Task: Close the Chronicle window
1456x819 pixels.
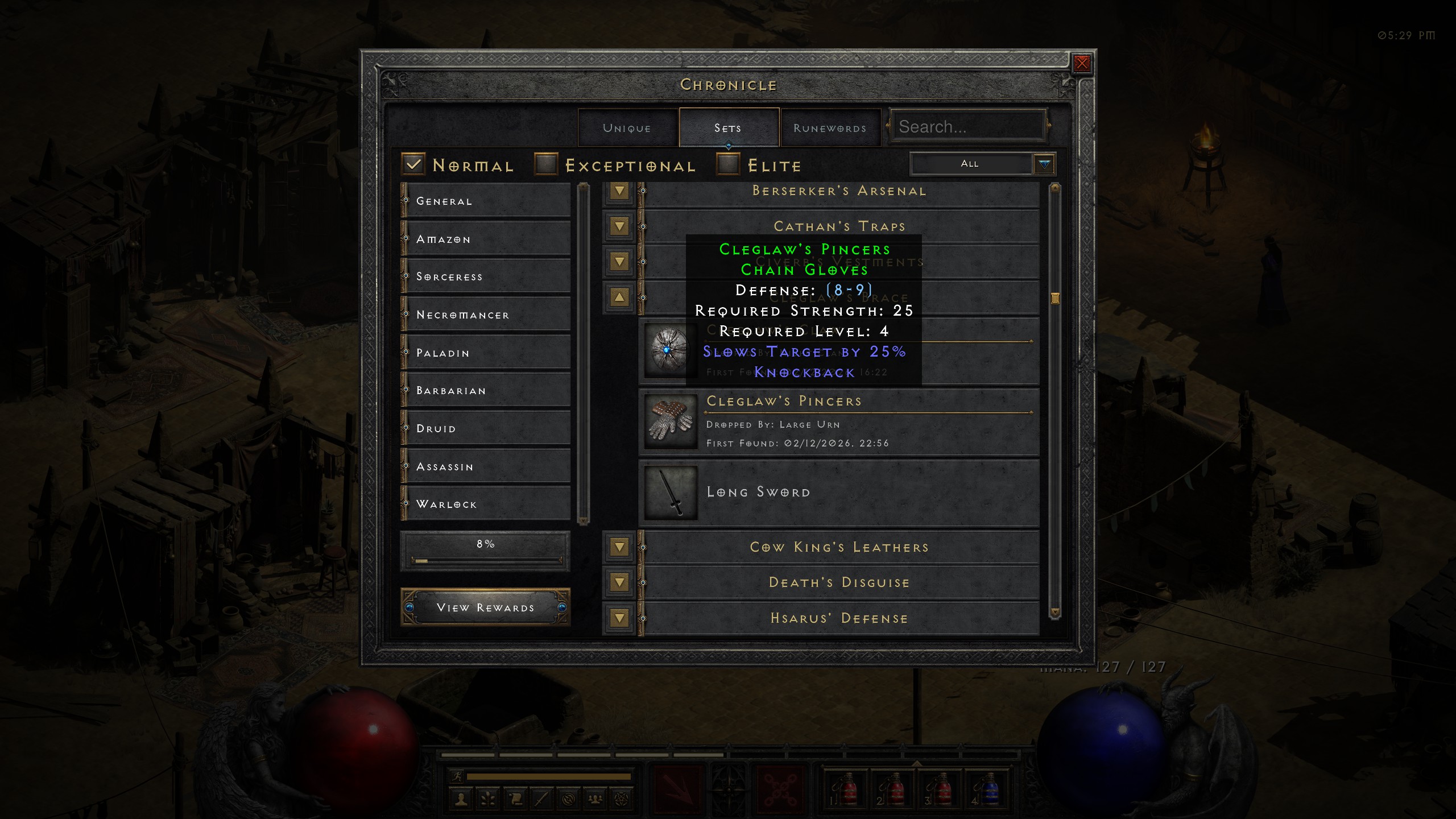Action: tap(1082, 63)
